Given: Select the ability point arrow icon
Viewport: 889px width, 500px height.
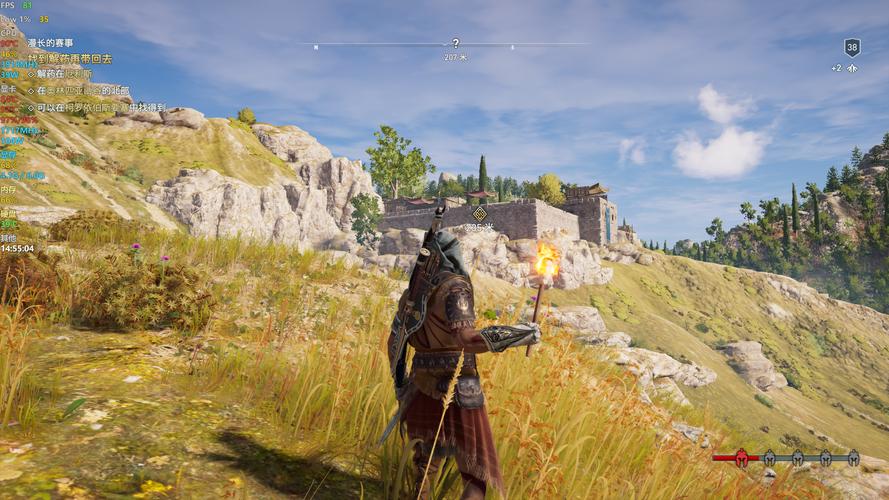Looking at the screenshot, I should [x=852, y=68].
